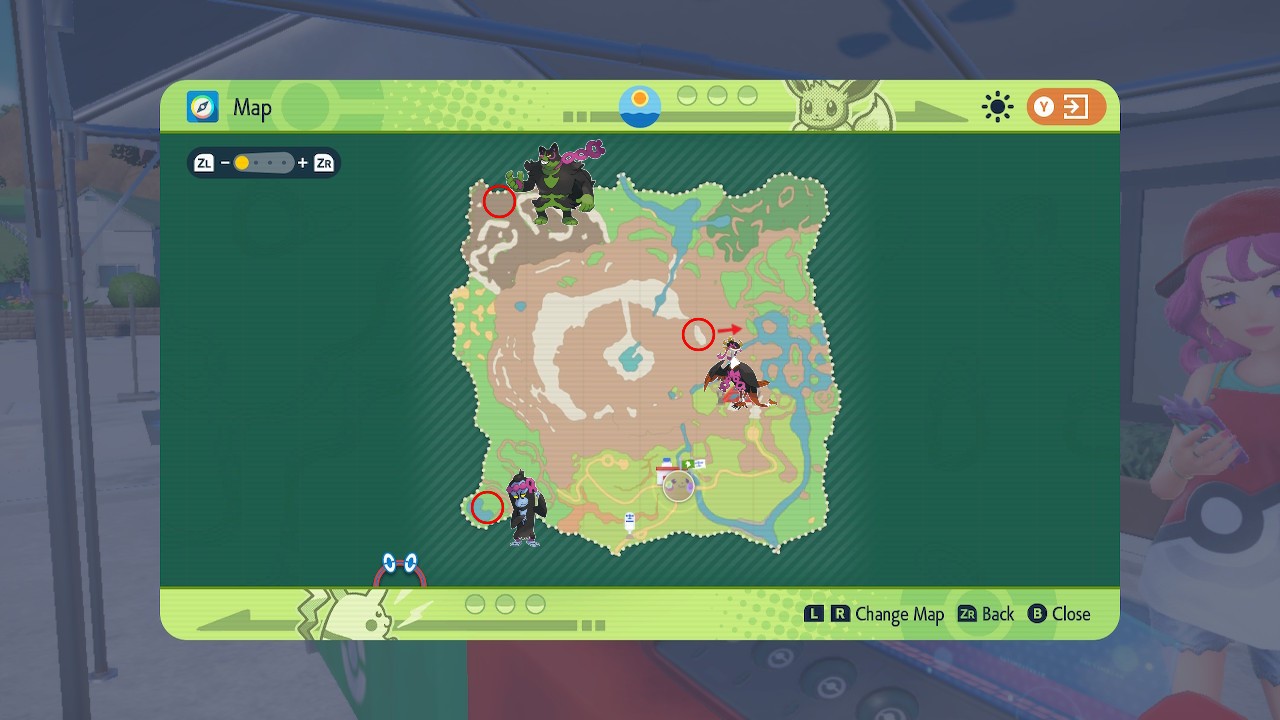Adjust the ZL ZR zoom level slider

tap(262, 162)
